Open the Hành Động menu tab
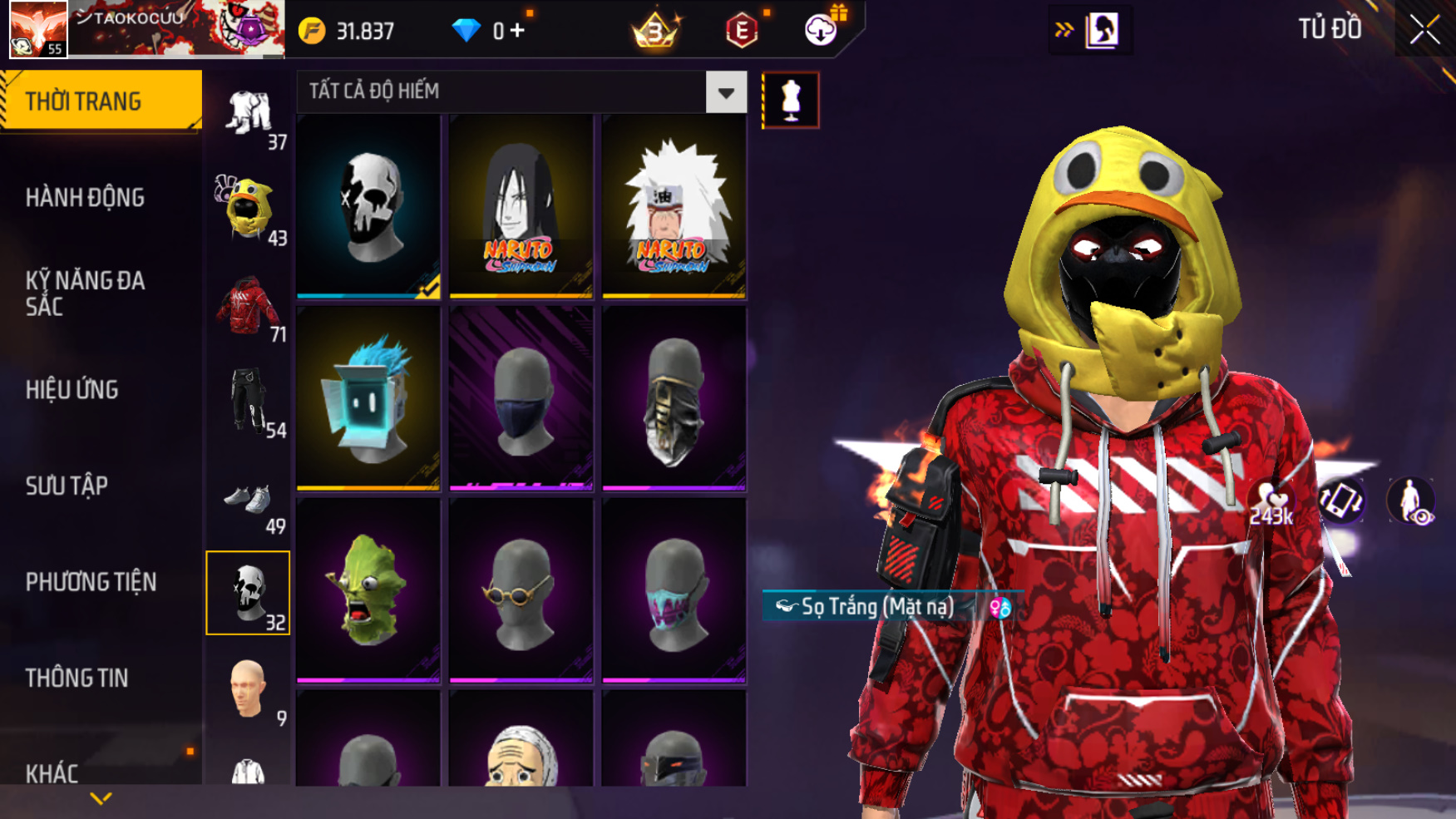 (x=85, y=198)
